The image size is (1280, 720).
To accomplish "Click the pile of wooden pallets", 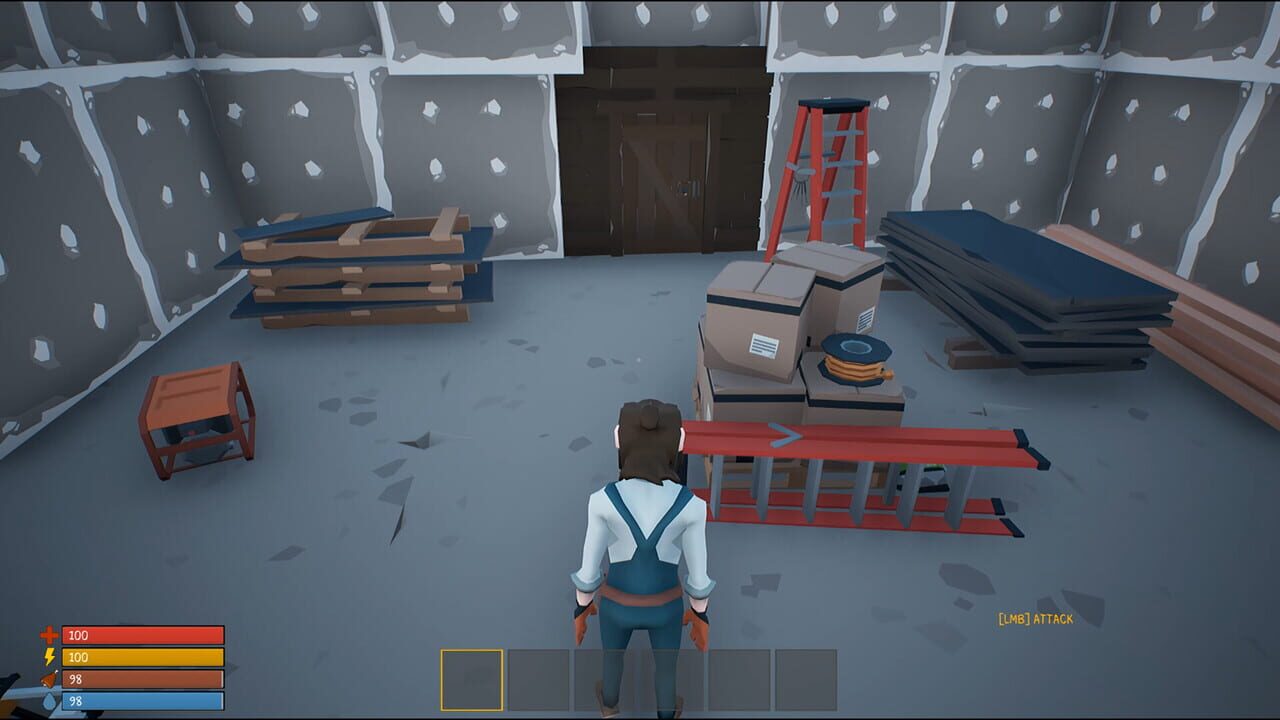I will tap(360, 270).
